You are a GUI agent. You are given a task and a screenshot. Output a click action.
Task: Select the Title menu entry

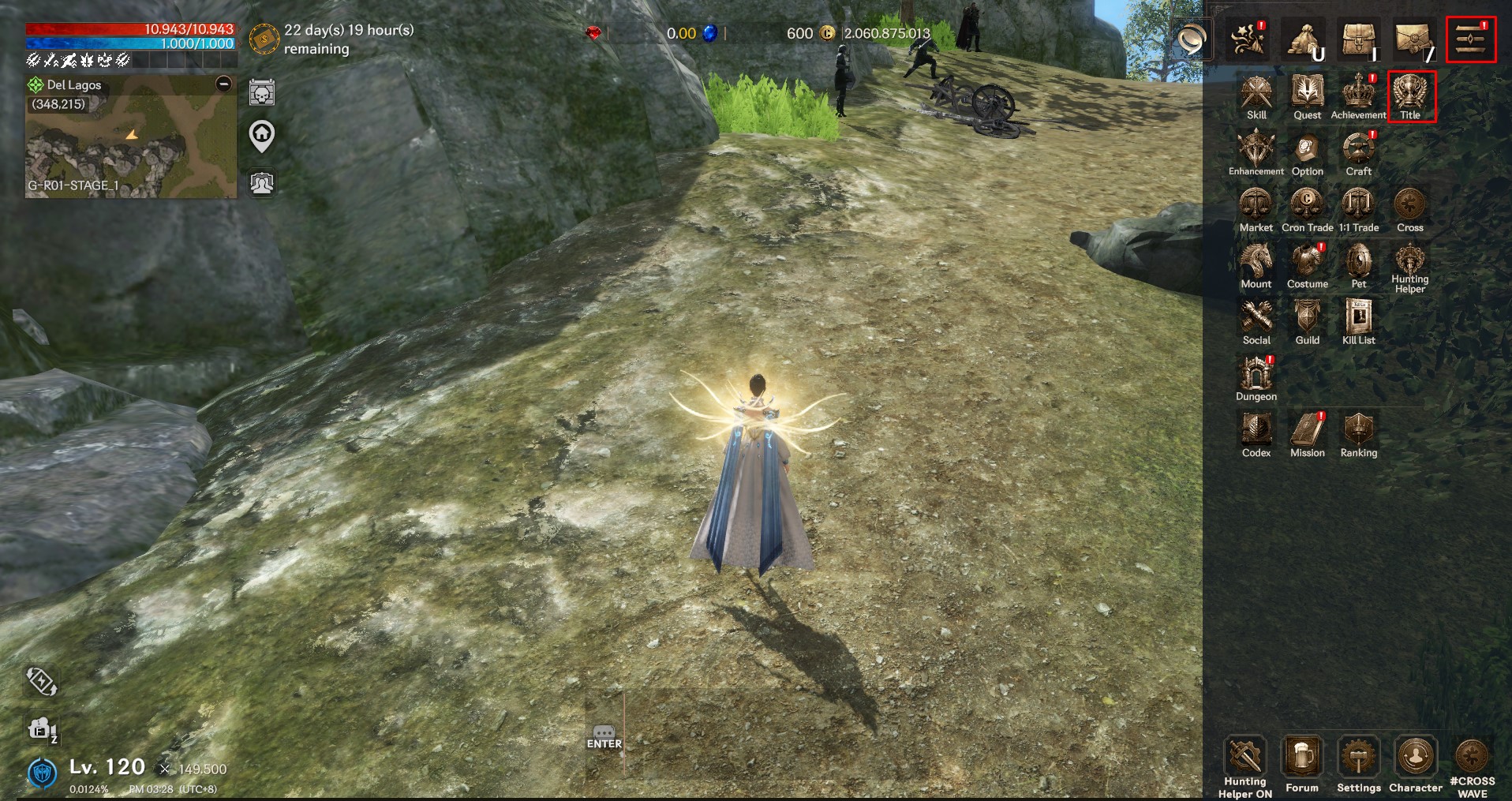click(x=1410, y=95)
